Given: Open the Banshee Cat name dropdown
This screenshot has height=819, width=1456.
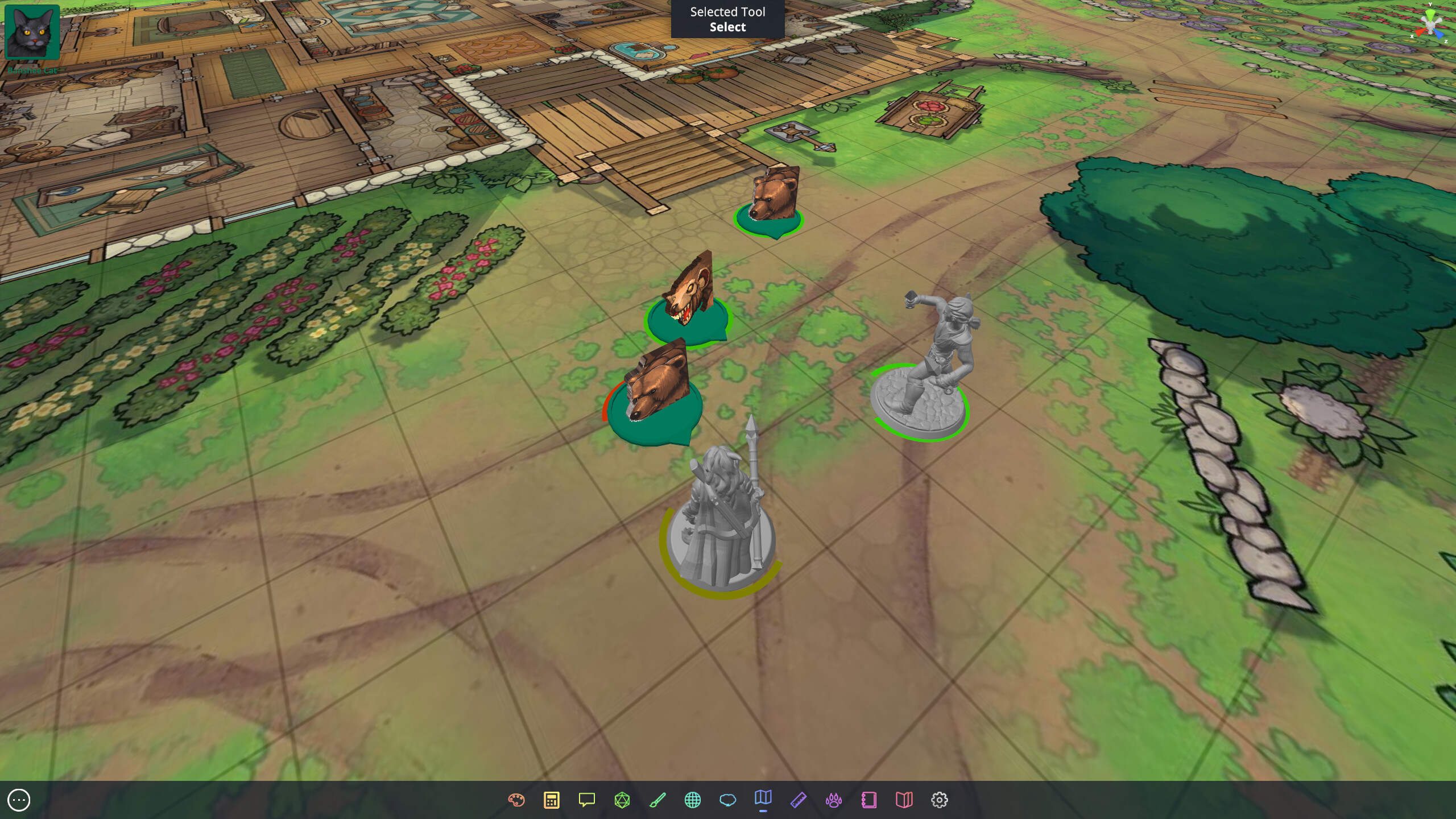Looking at the screenshot, I should tap(32, 70).
